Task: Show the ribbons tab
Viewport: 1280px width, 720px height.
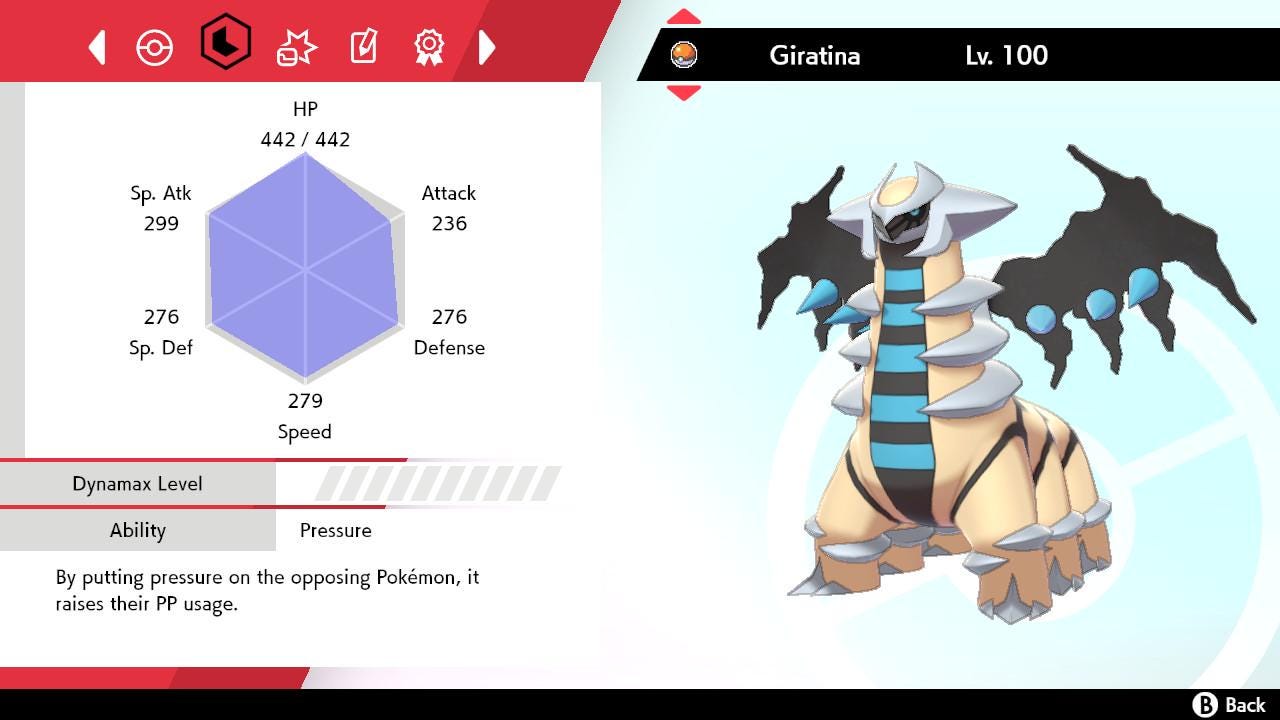Action: (429, 46)
